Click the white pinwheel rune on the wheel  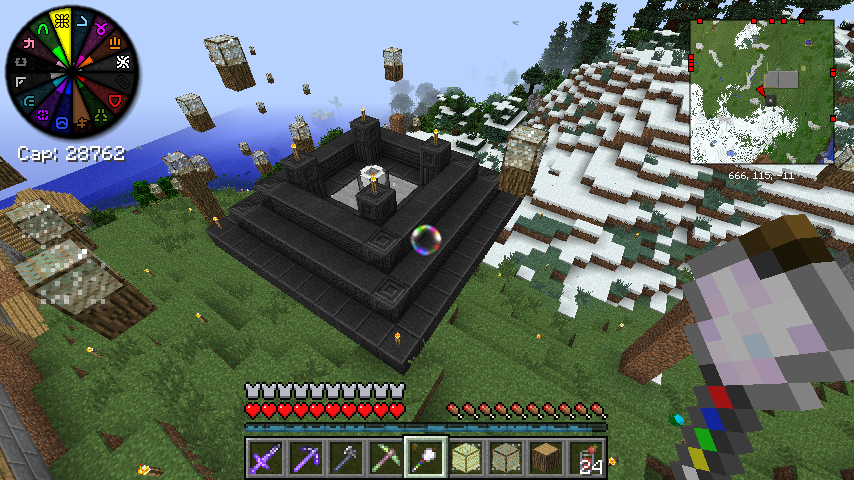[x=123, y=62]
